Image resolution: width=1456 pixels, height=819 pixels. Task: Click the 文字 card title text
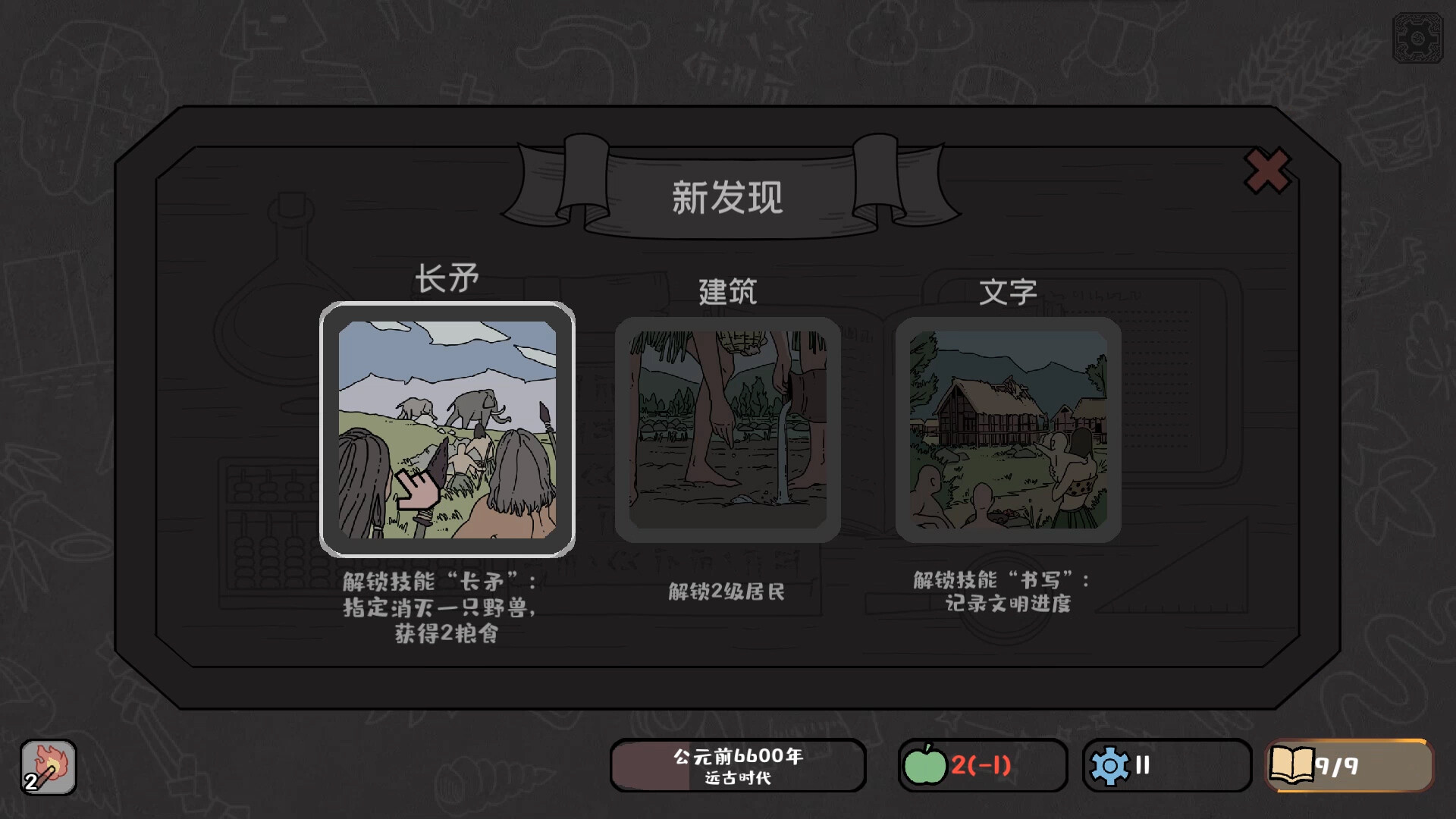[1009, 292]
